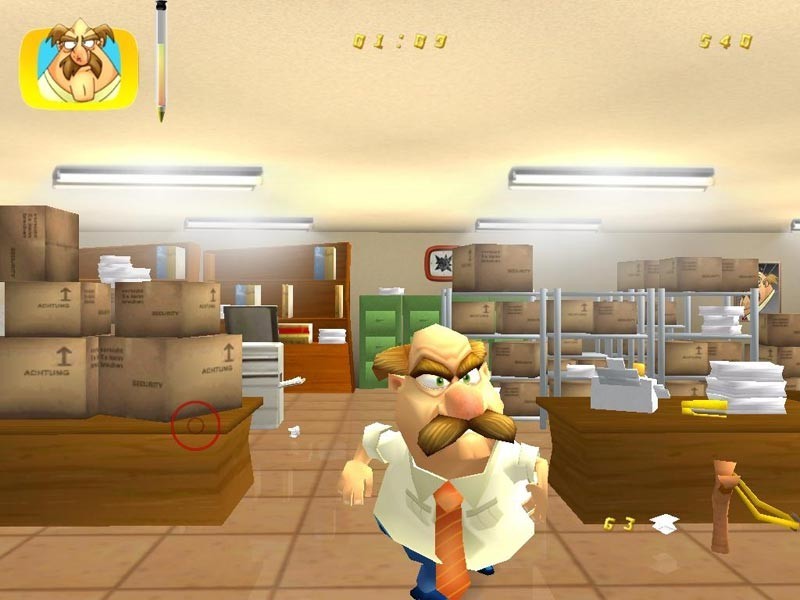Select the paper ball ammo icon
Screen dimensions: 800x600
663,523
